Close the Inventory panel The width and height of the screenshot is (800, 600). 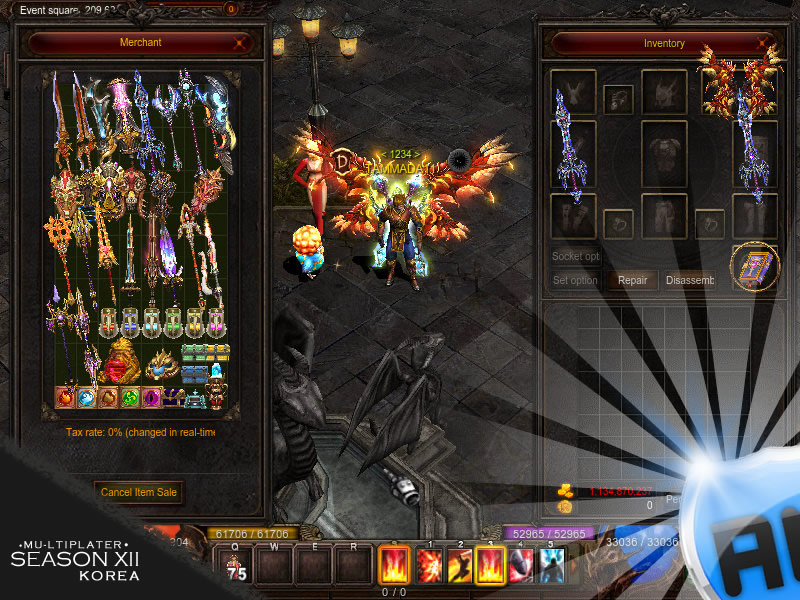[764, 43]
